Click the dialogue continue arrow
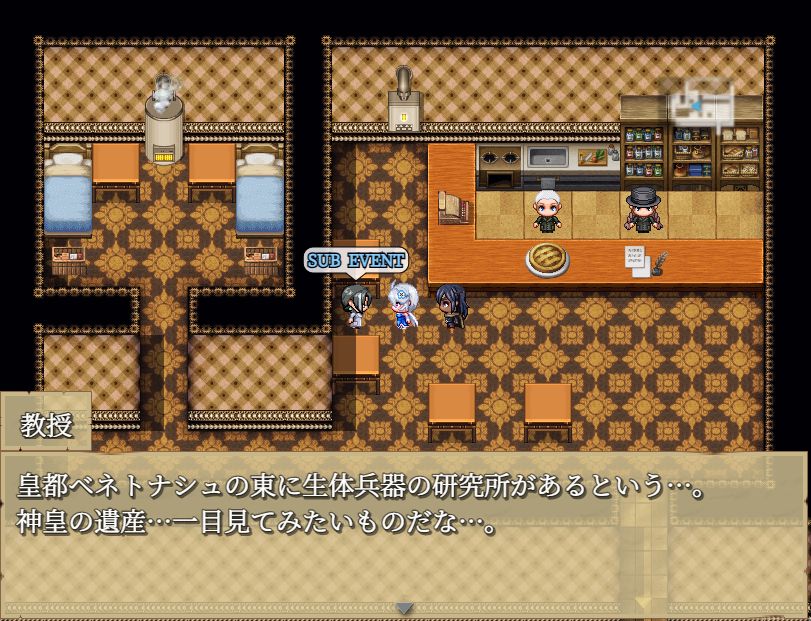811x621 pixels. 404,607
